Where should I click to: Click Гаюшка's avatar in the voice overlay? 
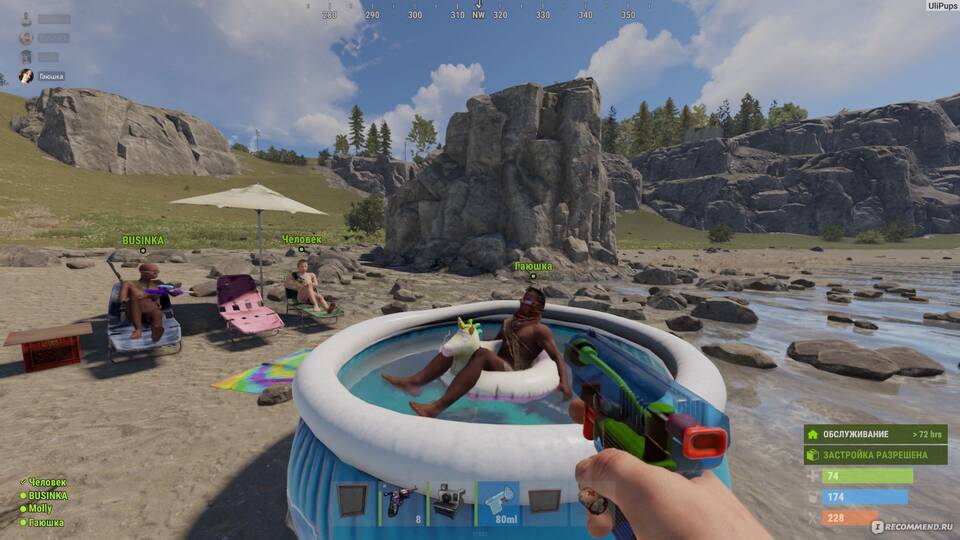click(26, 76)
